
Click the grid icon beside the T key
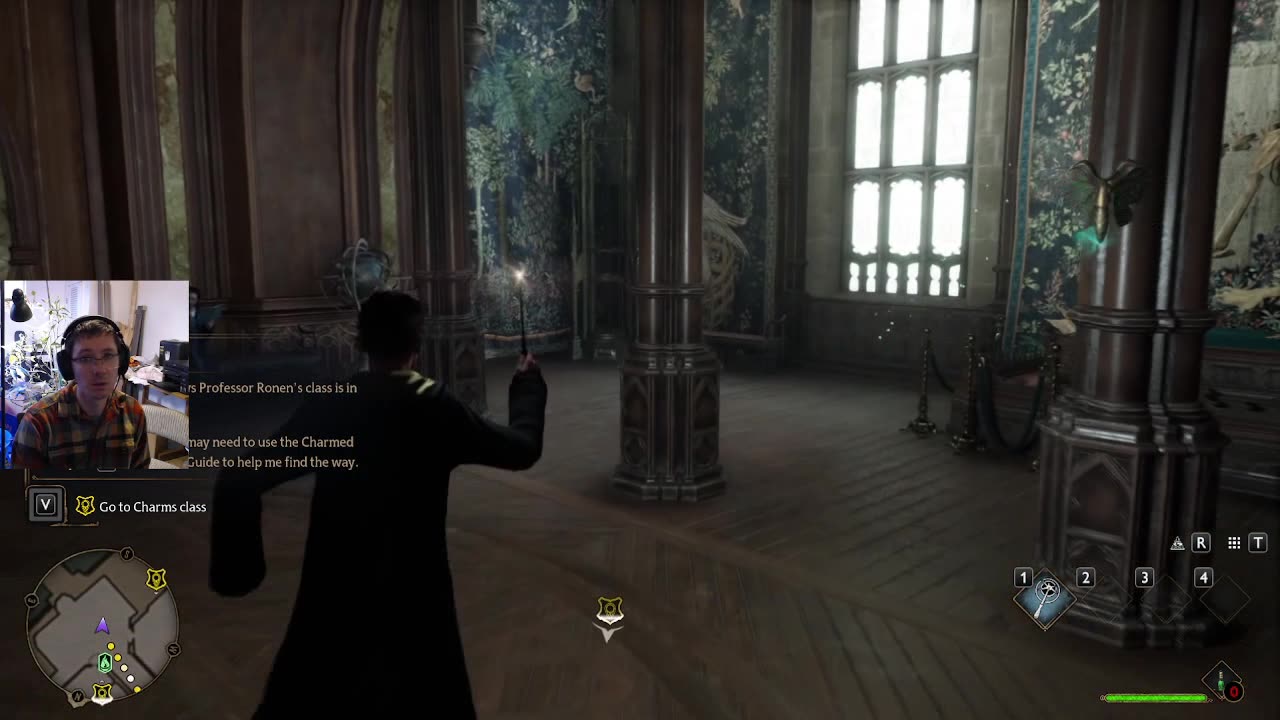1233,543
